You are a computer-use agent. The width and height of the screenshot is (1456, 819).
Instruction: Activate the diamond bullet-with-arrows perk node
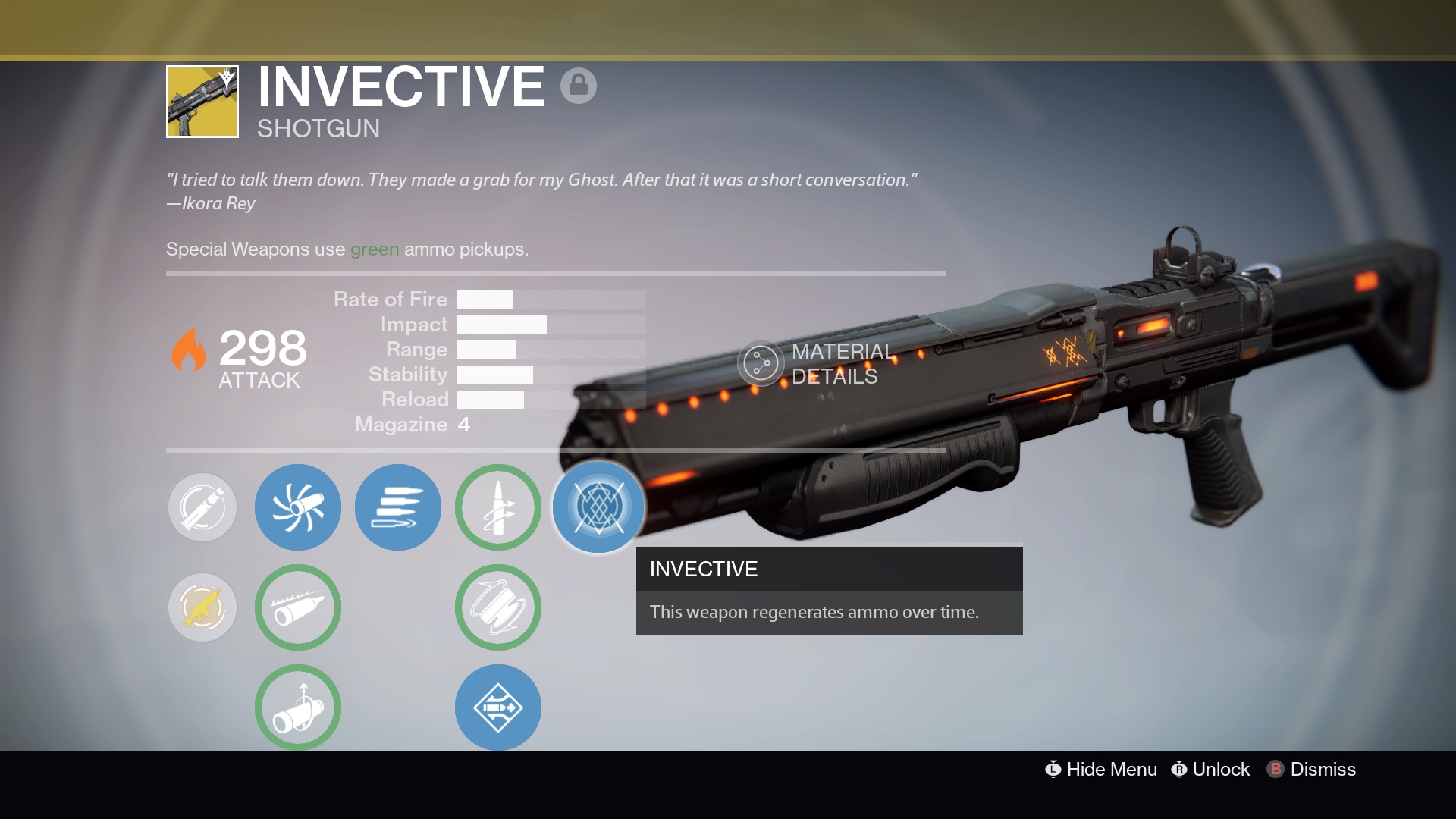tap(498, 707)
